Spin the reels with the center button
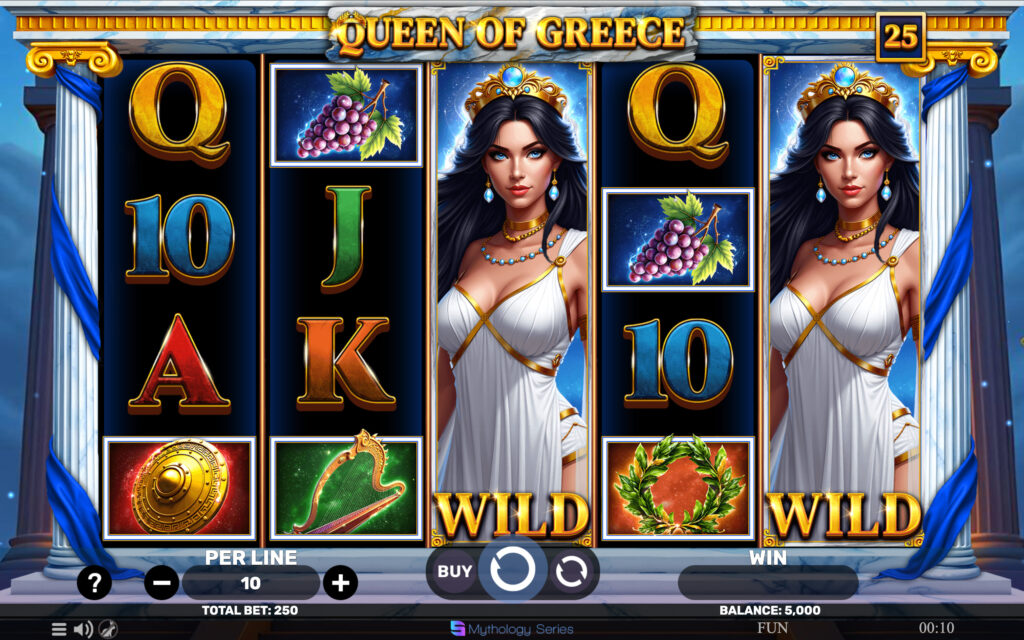 pos(512,570)
